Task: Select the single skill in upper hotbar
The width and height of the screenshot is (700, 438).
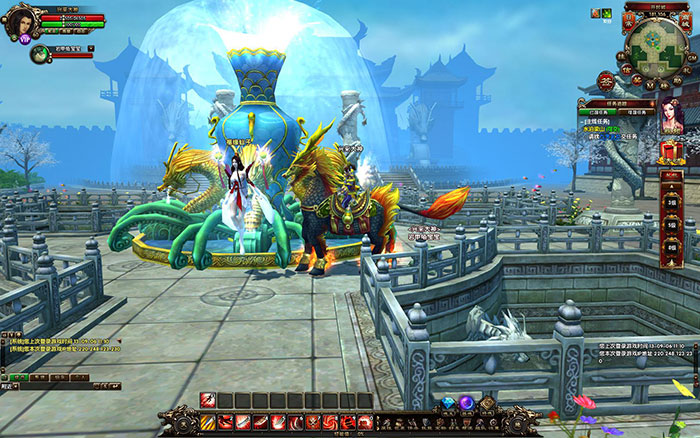Action: [x=208, y=400]
